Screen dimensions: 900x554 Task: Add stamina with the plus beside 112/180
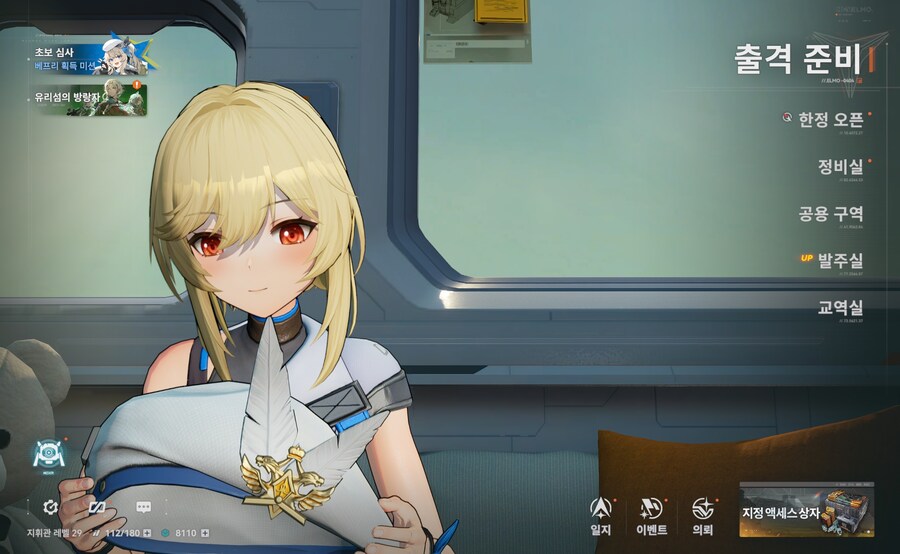click(x=147, y=533)
